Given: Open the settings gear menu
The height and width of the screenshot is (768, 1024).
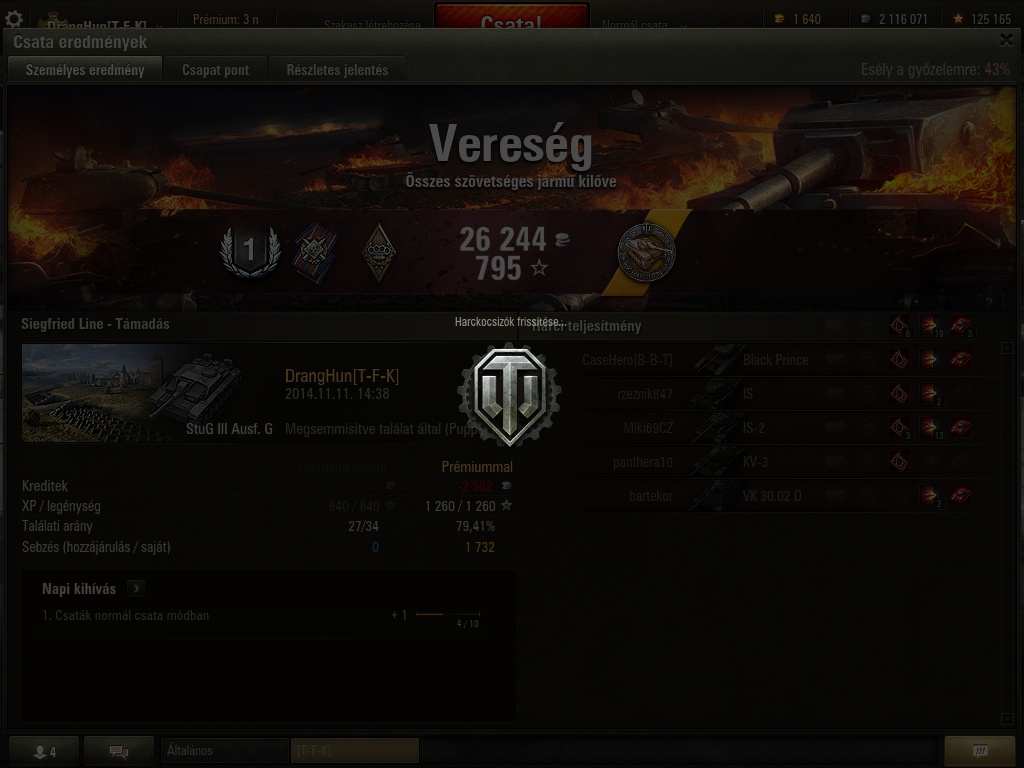Looking at the screenshot, I should (14, 20).
